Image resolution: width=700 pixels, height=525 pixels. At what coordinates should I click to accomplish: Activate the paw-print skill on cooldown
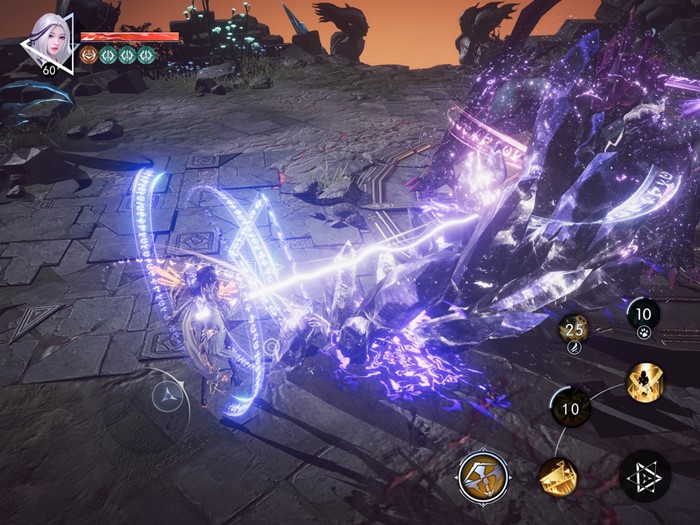[644, 318]
